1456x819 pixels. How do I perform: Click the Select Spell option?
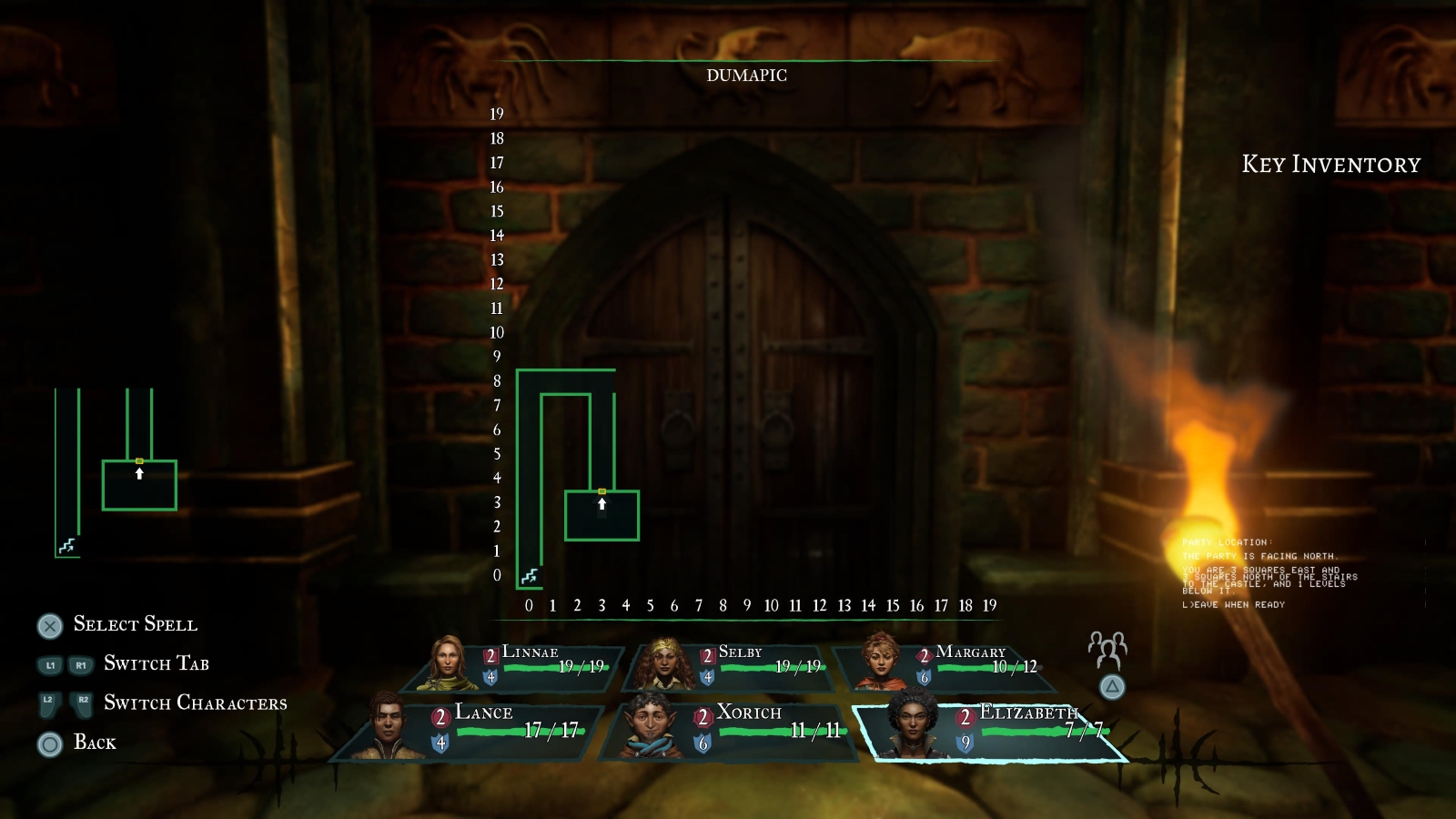pos(135,624)
